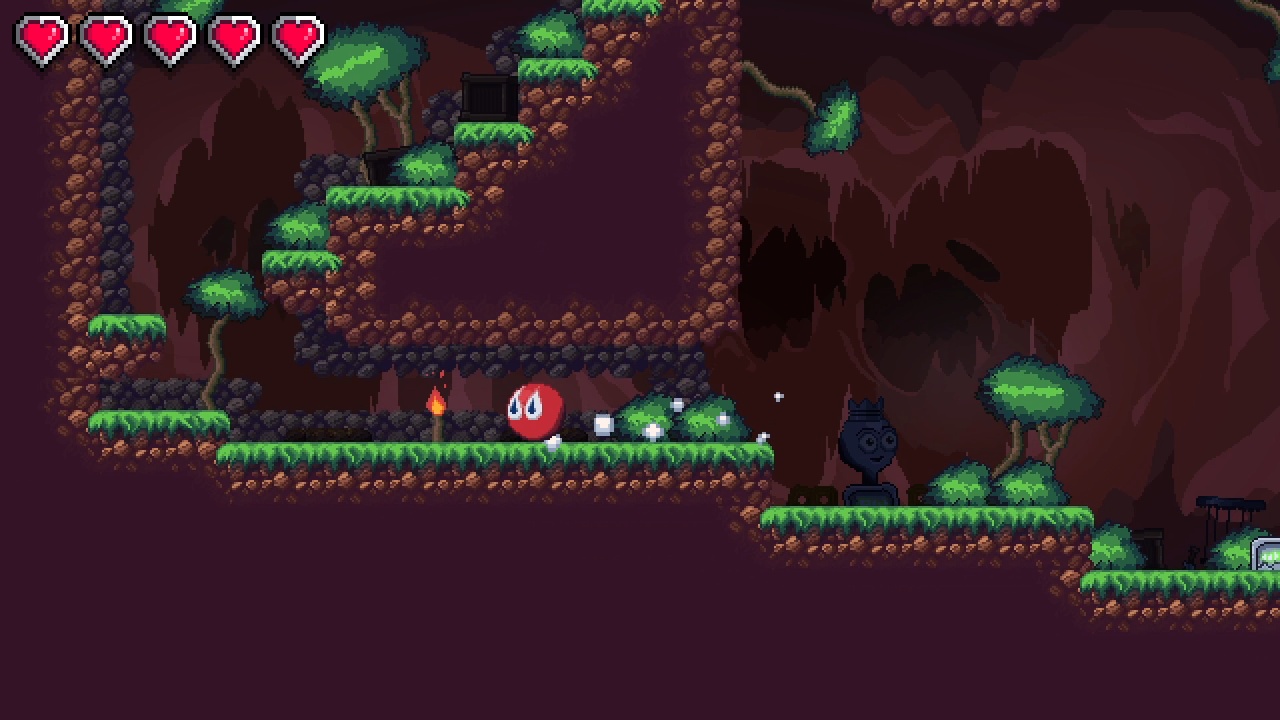
Task: Click the white orb above the bushes
Action: point(680,406)
